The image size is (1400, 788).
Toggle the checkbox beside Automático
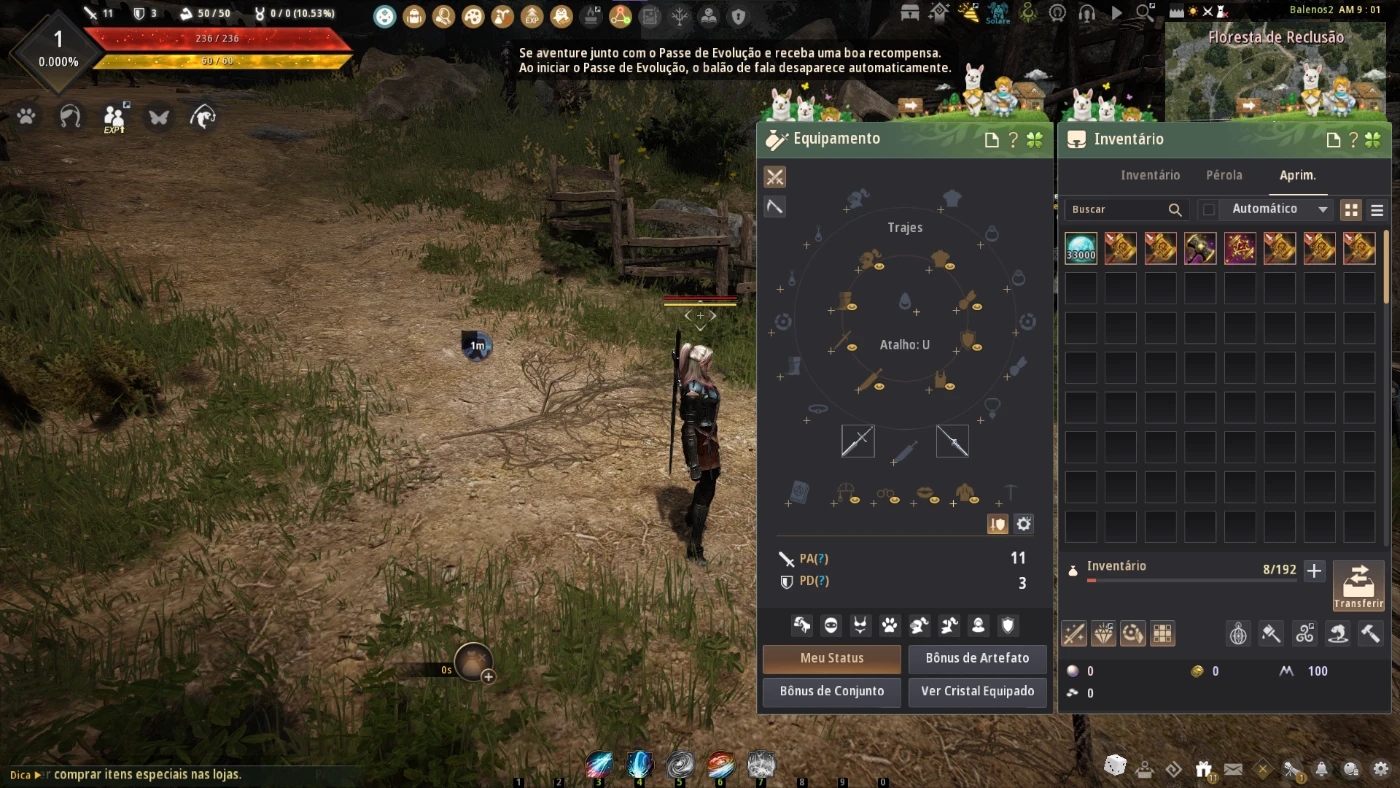pyautogui.click(x=1209, y=210)
